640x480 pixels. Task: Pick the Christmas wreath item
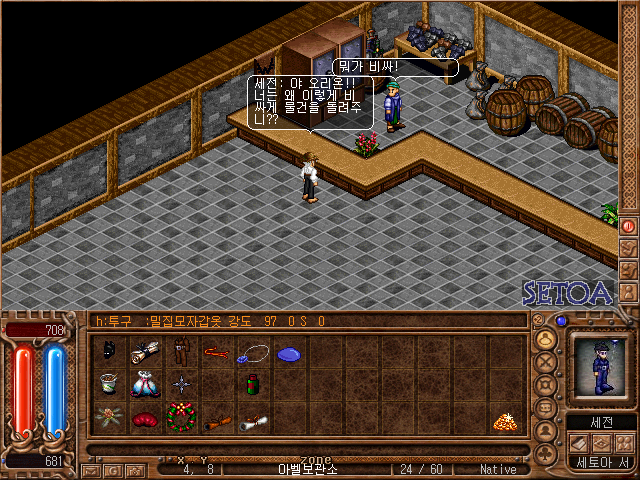181,418
